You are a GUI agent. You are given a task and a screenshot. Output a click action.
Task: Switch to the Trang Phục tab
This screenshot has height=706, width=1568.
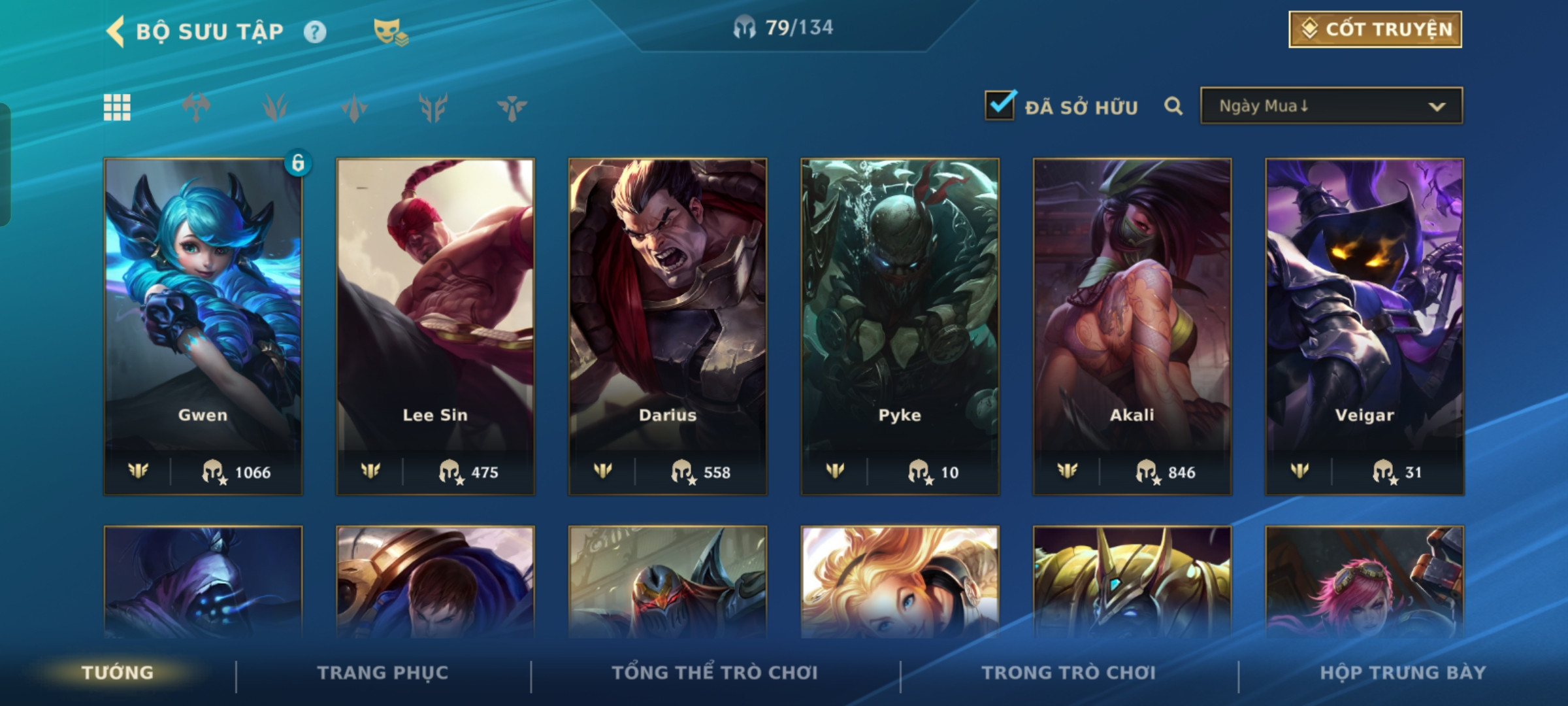point(383,673)
